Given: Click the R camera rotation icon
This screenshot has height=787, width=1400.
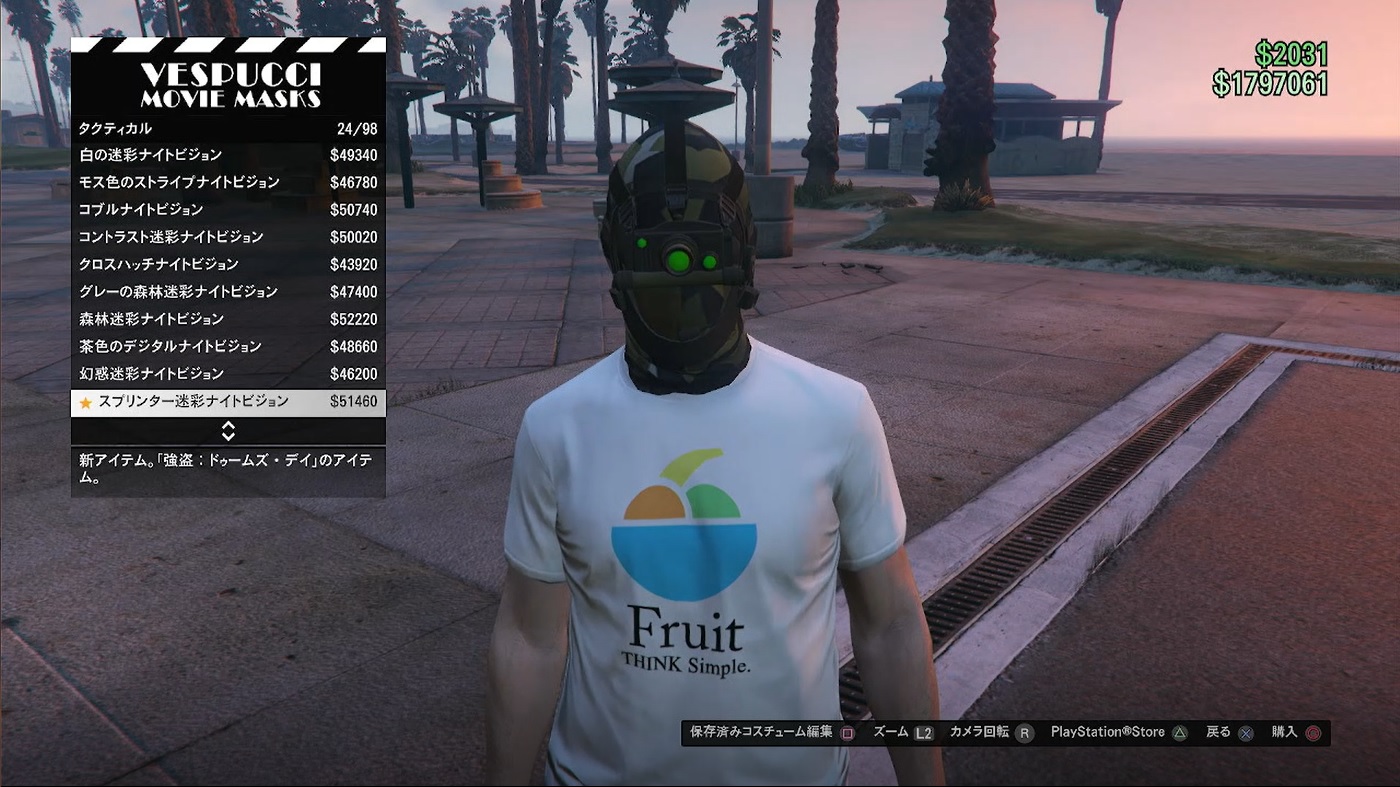Looking at the screenshot, I should (x=1025, y=732).
